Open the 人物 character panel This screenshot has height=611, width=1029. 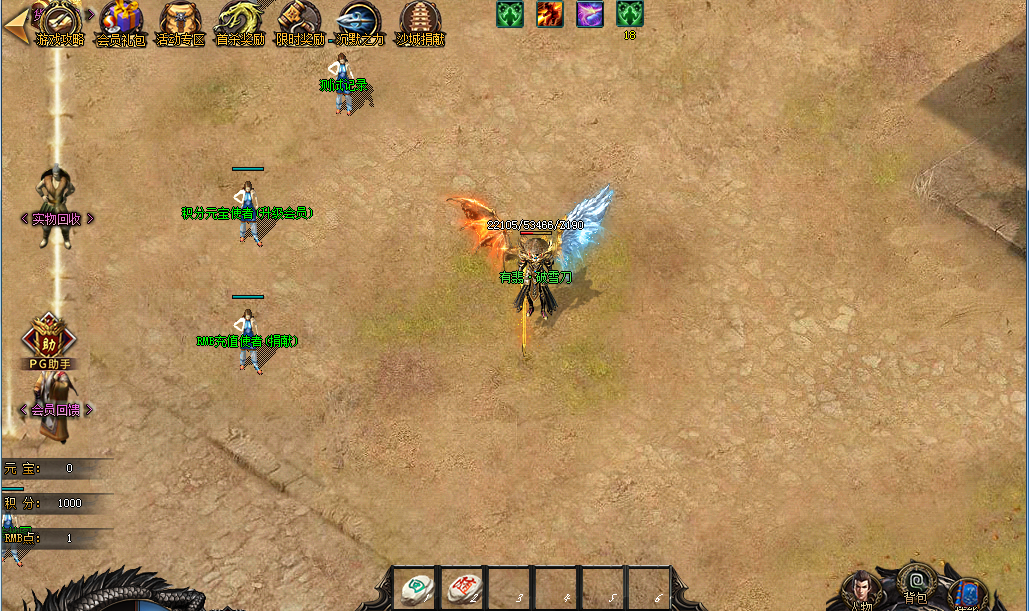pyautogui.click(x=861, y=590)
